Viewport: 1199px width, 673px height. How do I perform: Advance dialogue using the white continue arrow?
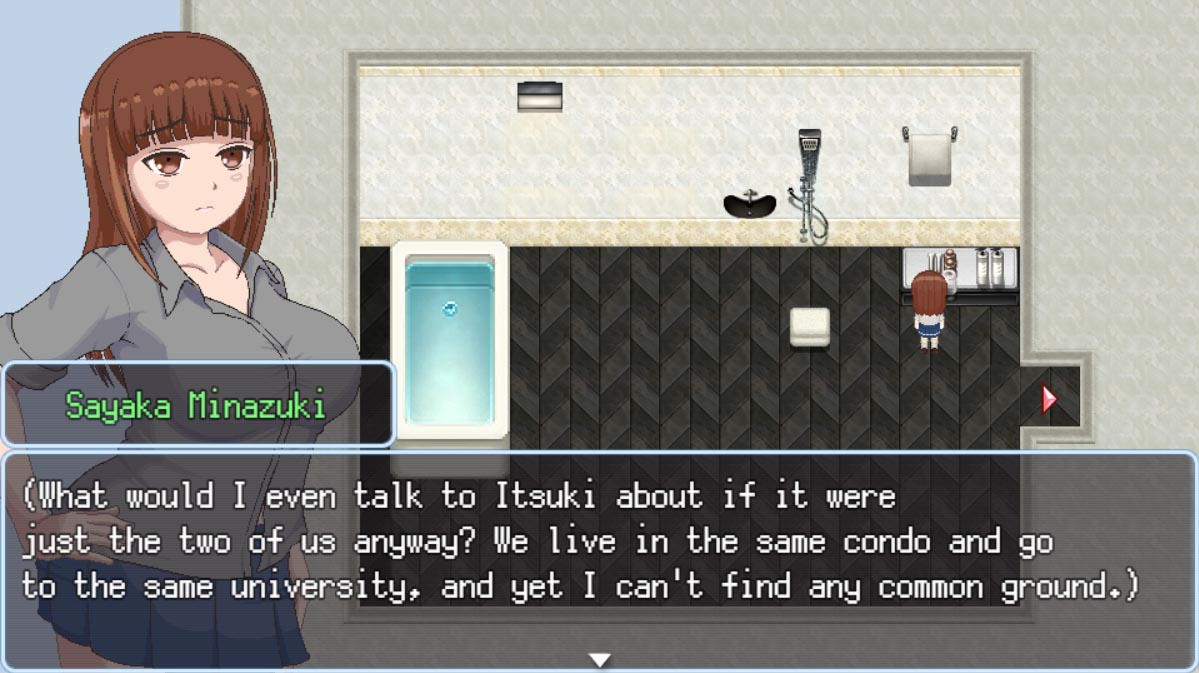(x=599, y=660)
